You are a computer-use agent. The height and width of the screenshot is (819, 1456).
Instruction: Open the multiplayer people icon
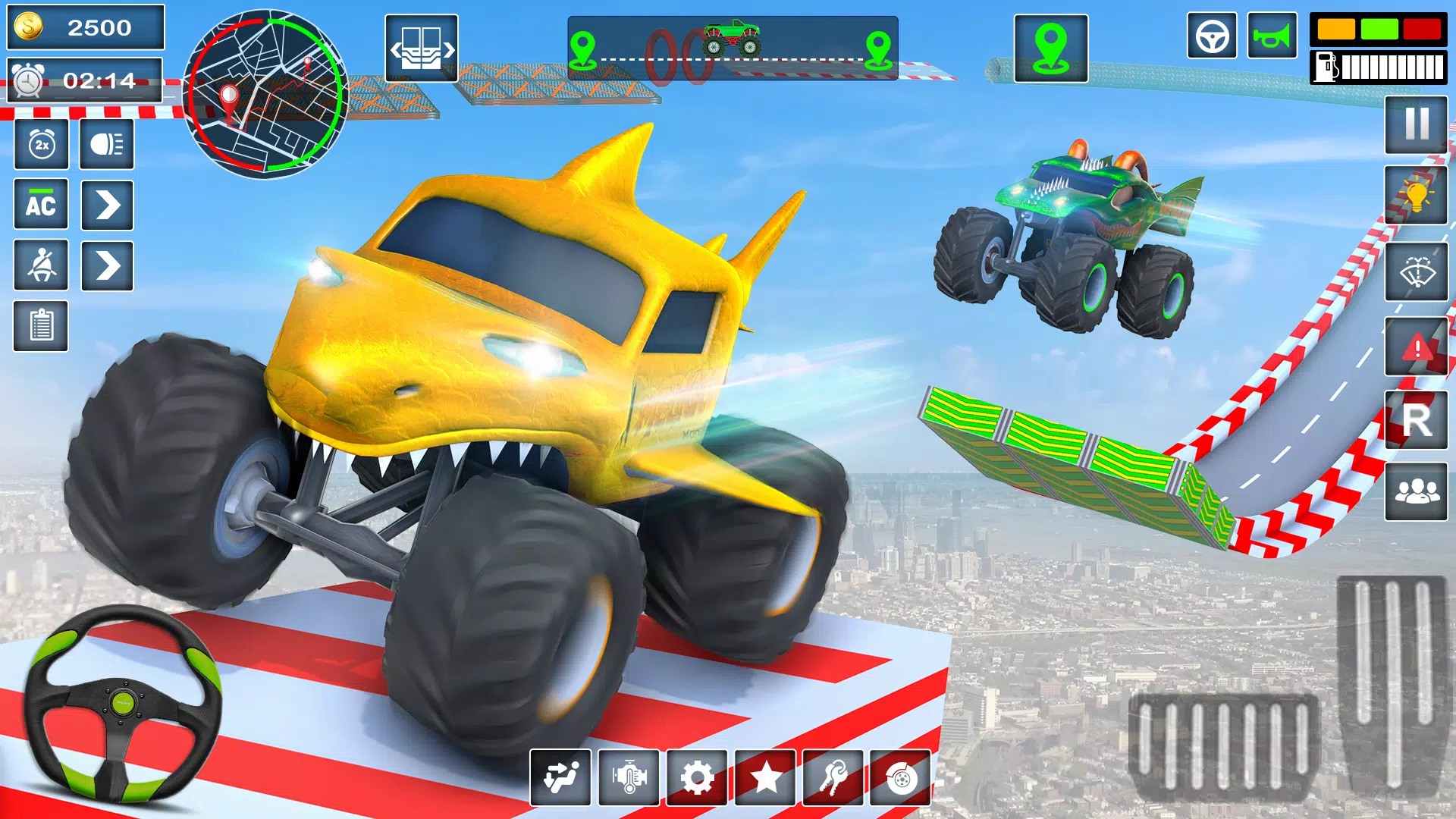tap(1415, 493)
